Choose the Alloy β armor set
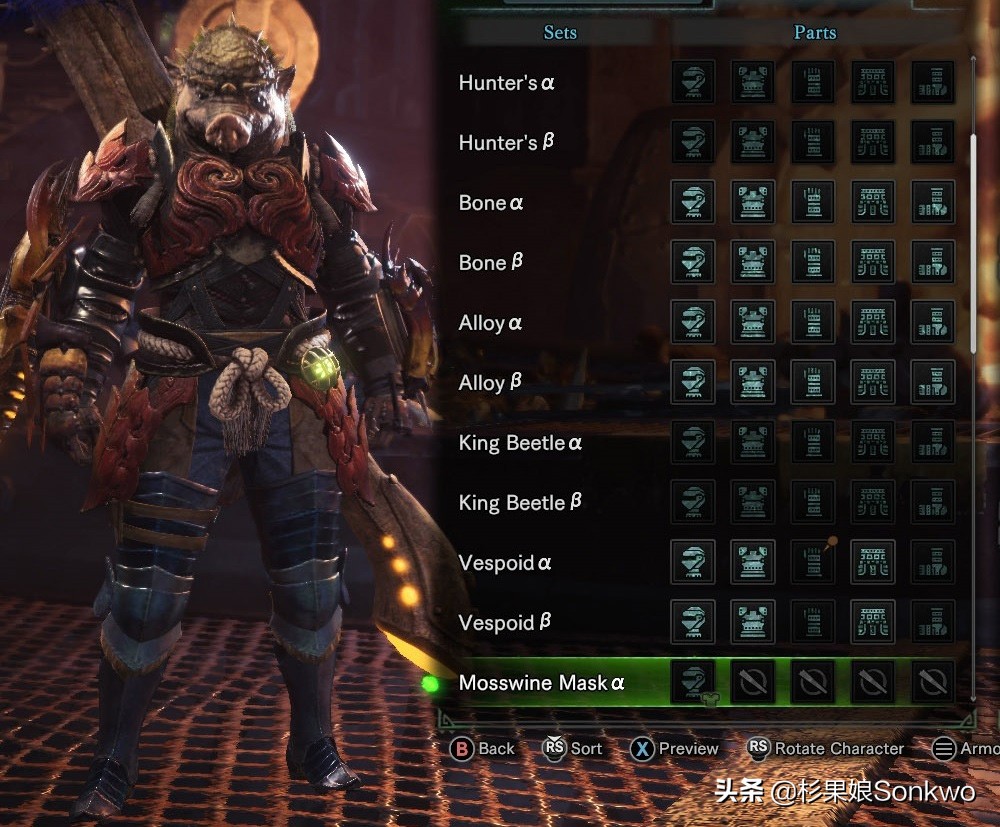 tap(490, 383)
